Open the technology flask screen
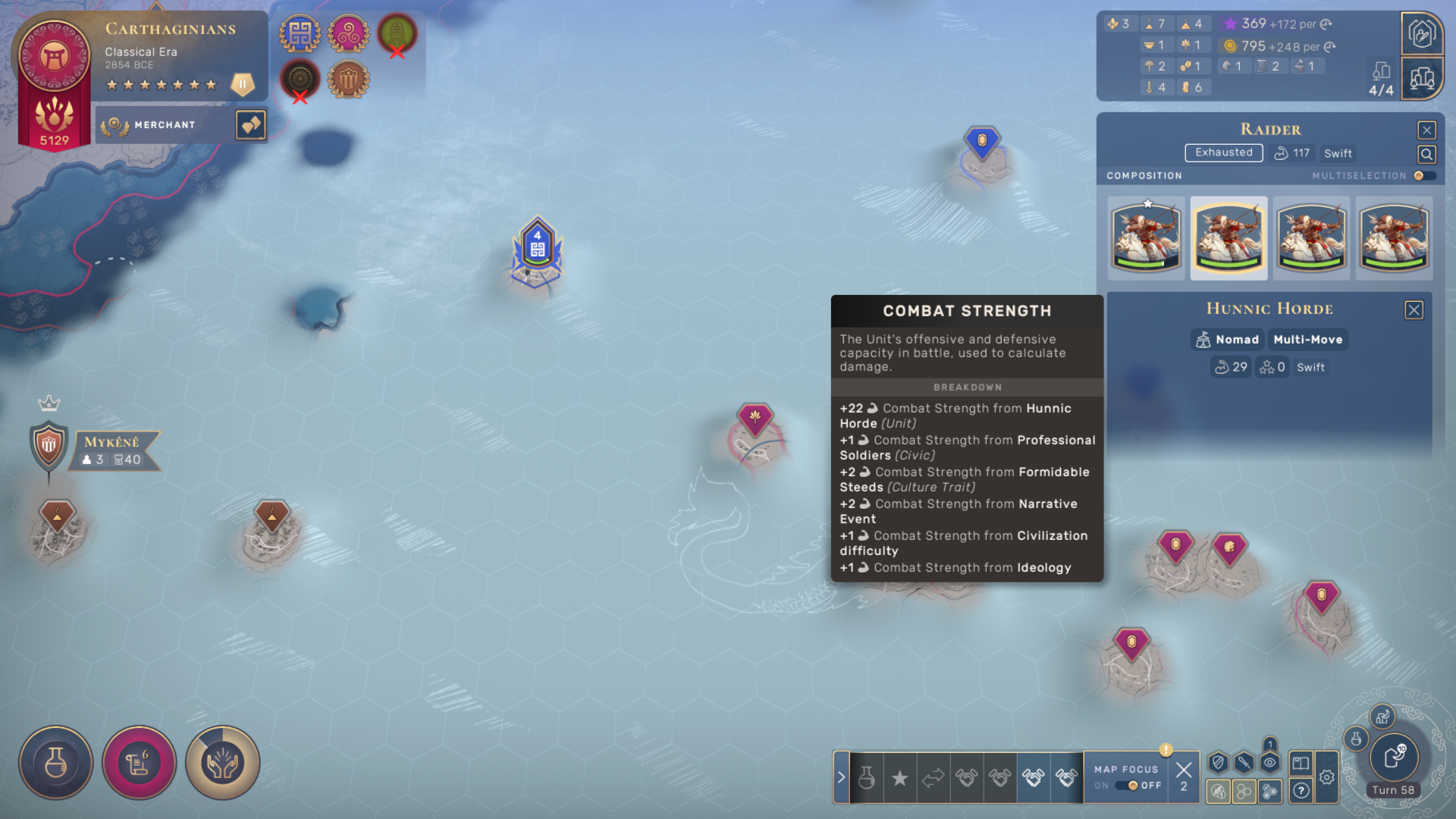Viewport: 1456px width, 819px height. click(x=56, y=763)
